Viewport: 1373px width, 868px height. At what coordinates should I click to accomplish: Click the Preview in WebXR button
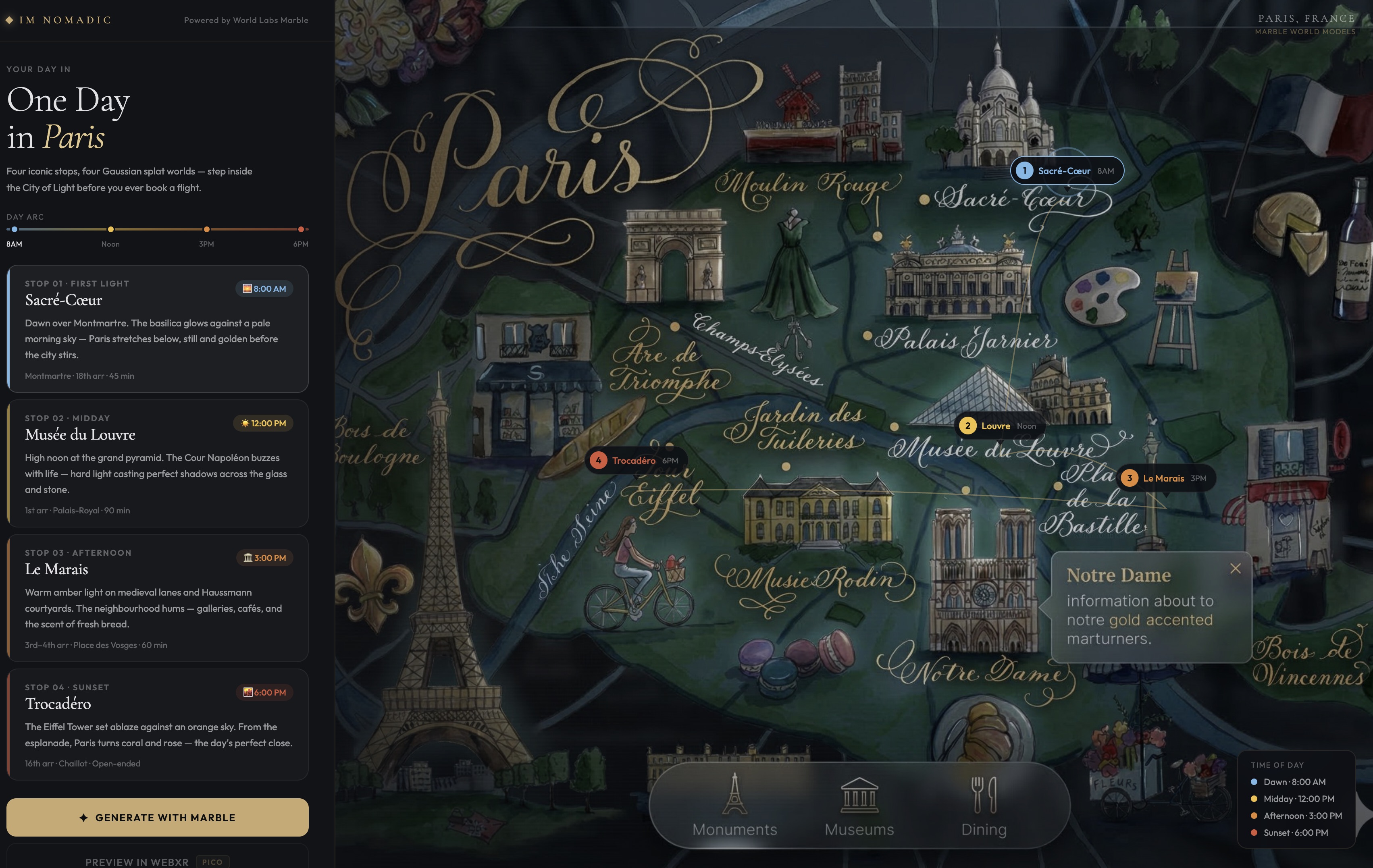[x=157, y=861]
